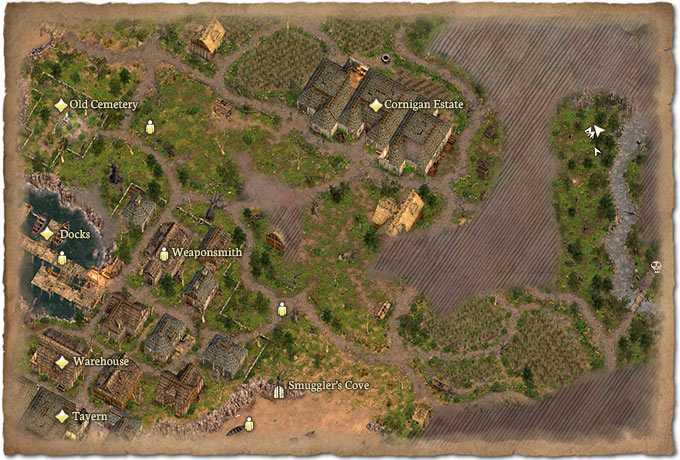This screenshot has height=460, width=680.
Task: Open the Warehouse map marker
Action: click(x=62, y=361)
